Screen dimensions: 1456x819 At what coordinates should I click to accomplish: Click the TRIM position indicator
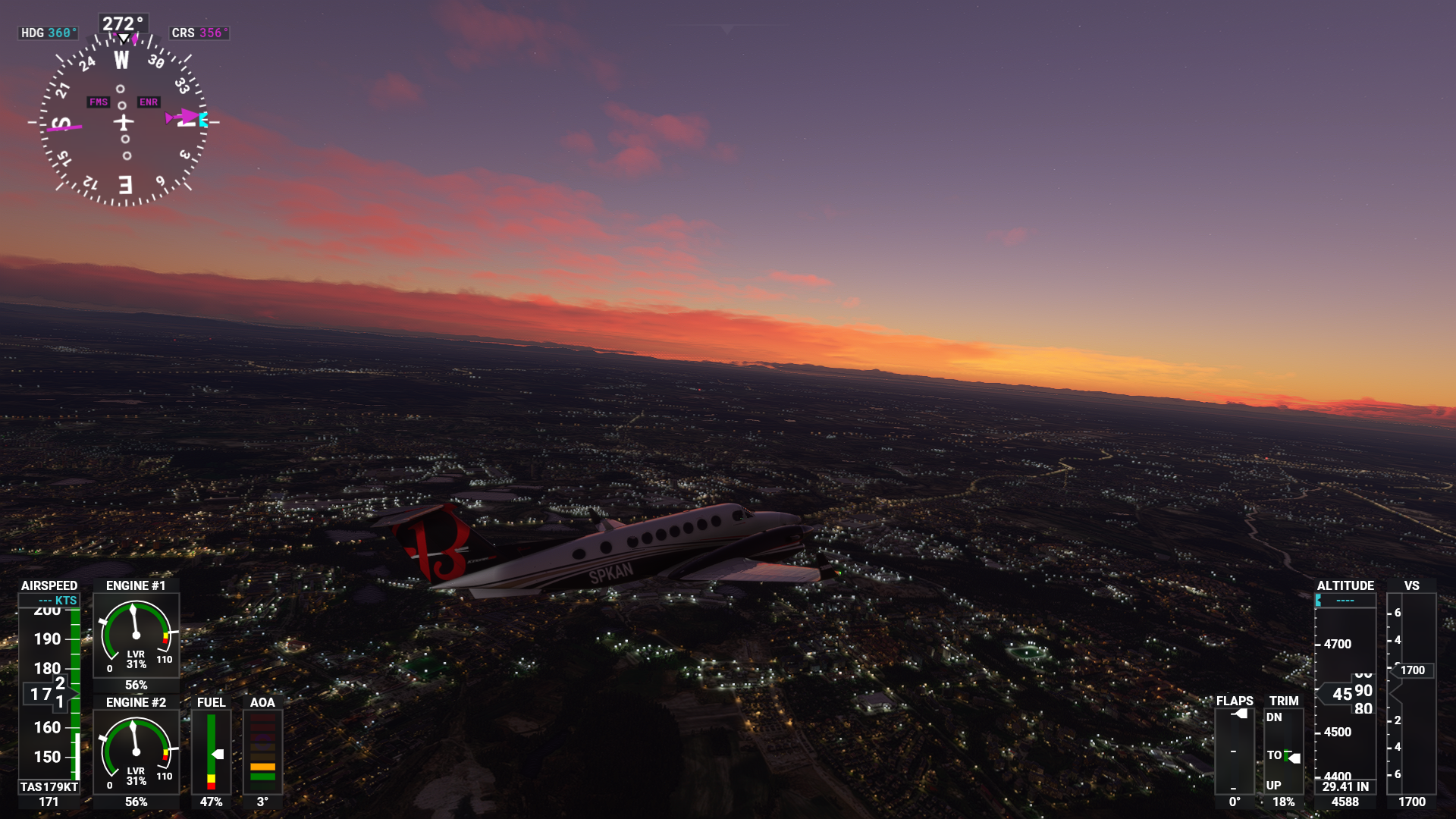coord(1283,751)
